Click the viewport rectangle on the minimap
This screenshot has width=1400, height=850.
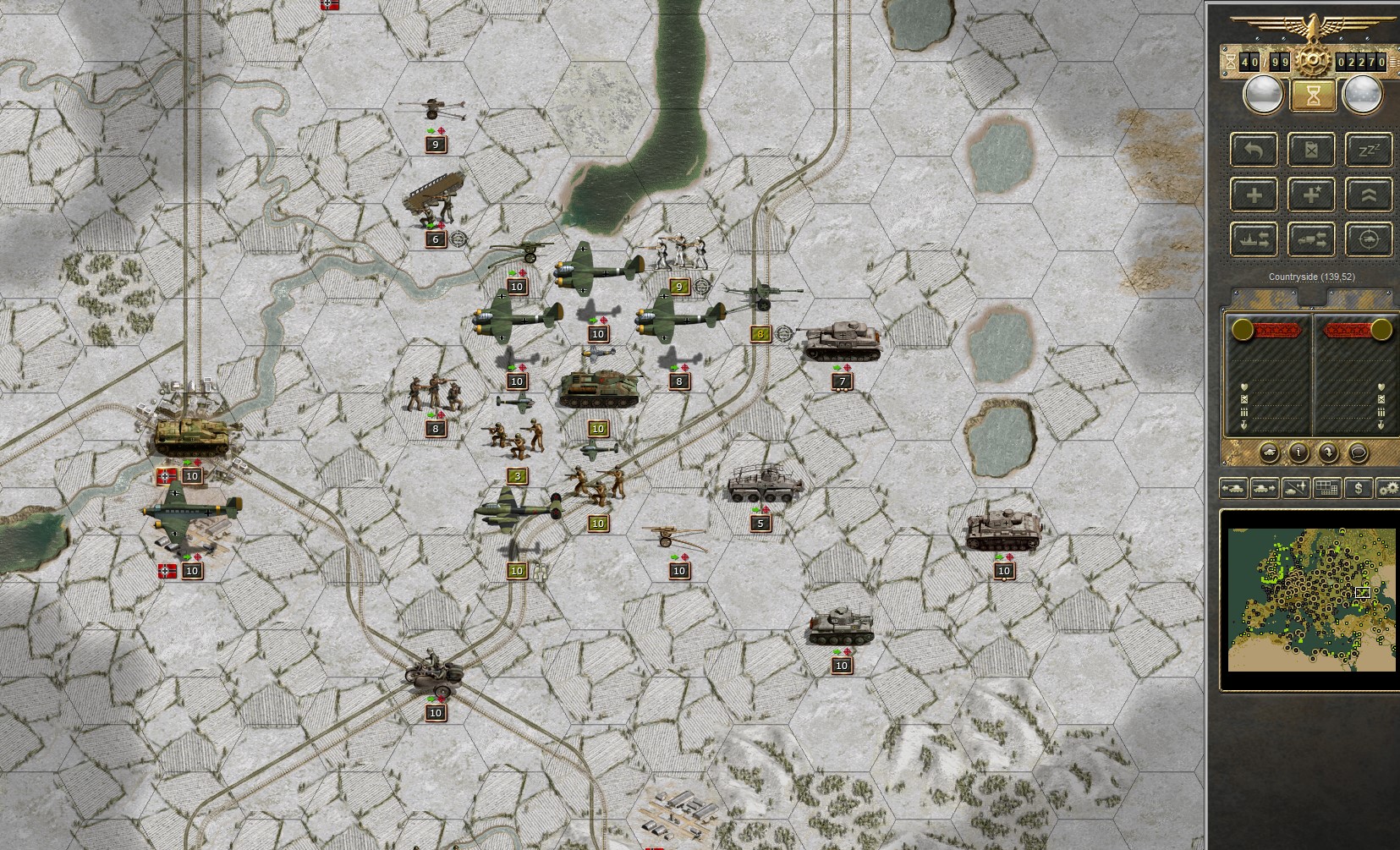(1364, 593)
